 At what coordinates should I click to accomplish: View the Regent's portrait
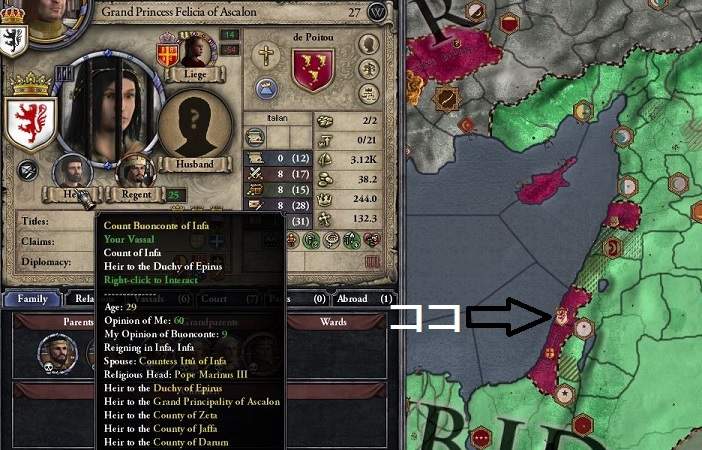tap(139, 173)
